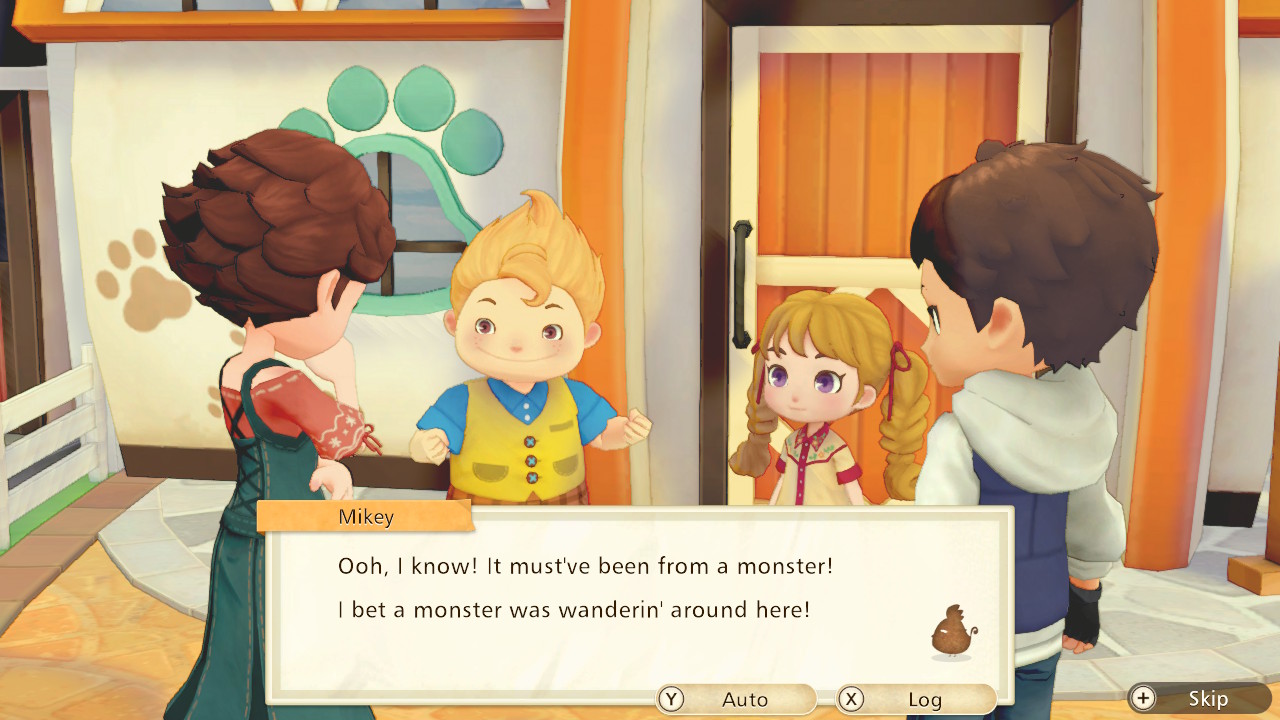Click the Y controller button icon
Screen dimensions: 1280x720
(x=671, y=699)
